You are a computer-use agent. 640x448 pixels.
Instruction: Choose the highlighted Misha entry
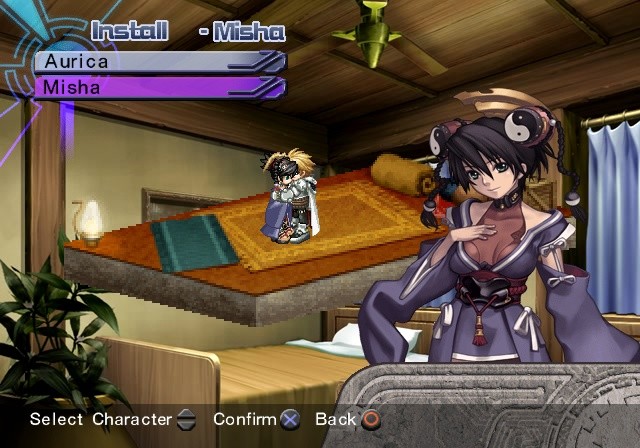158,87
